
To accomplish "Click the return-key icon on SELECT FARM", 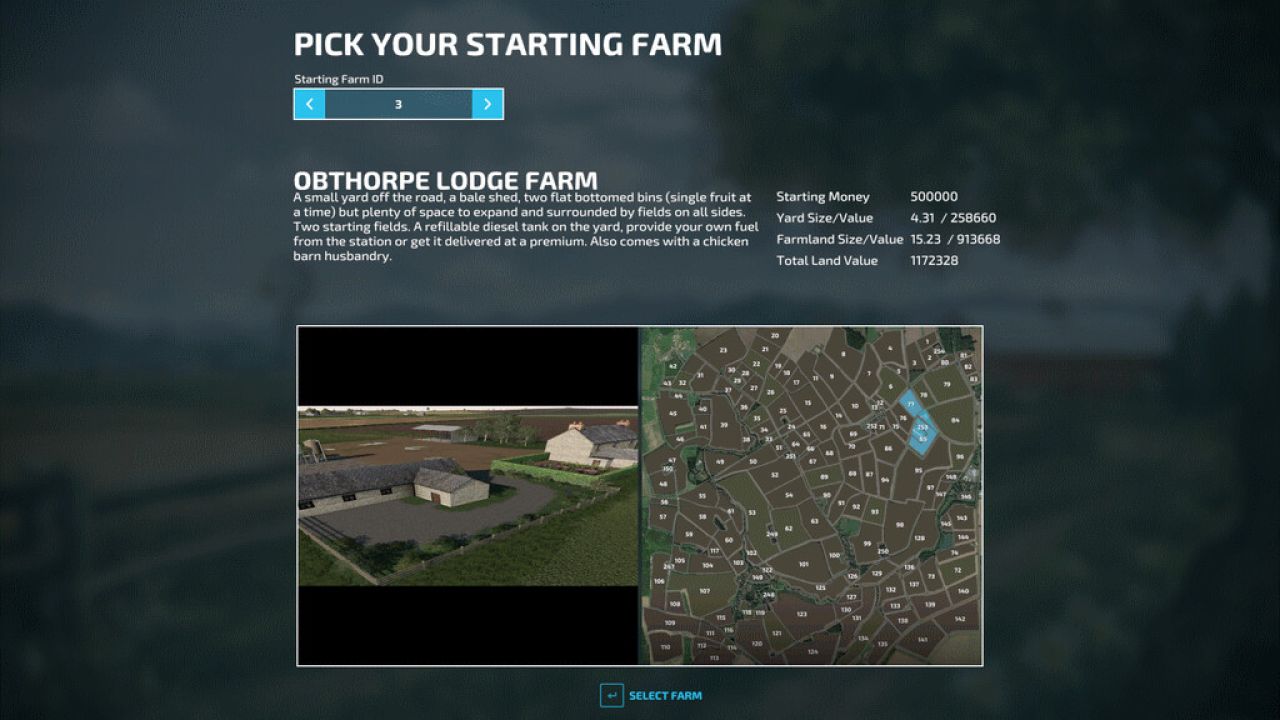I will (614, 695).
